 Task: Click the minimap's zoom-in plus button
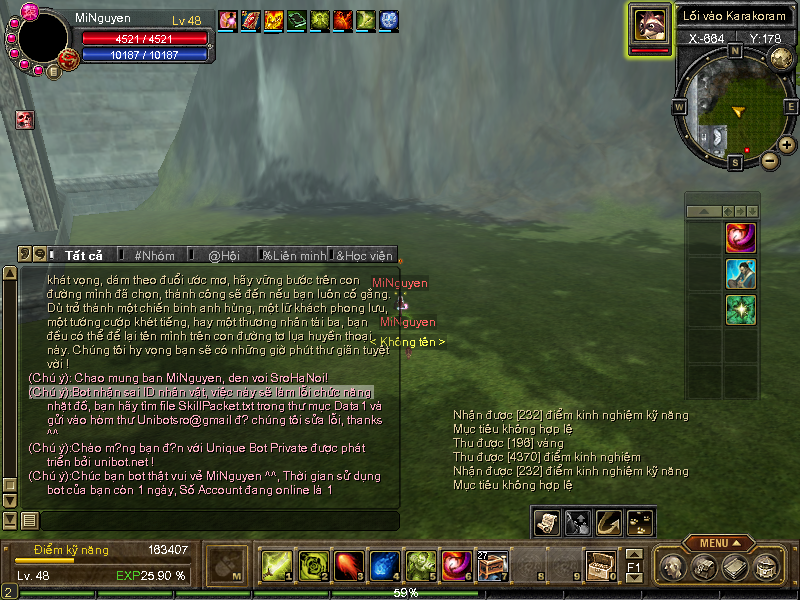point(787,145)
